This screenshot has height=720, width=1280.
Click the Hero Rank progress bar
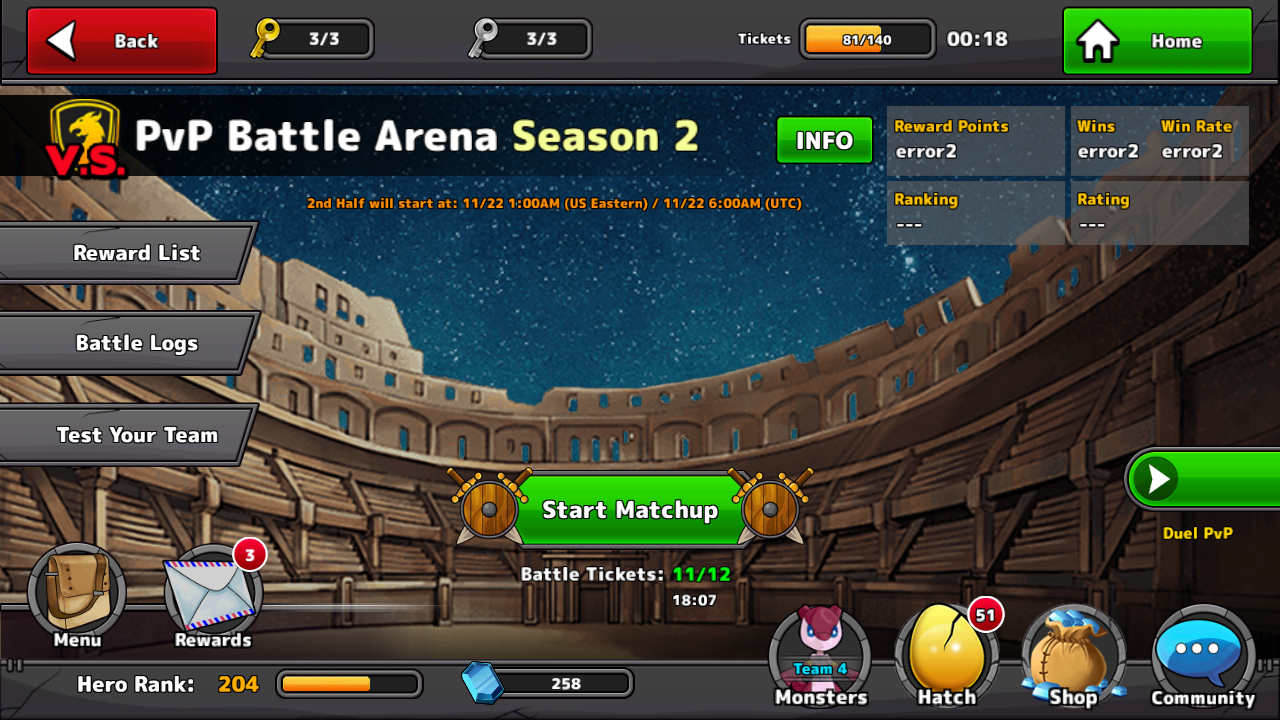348,684
